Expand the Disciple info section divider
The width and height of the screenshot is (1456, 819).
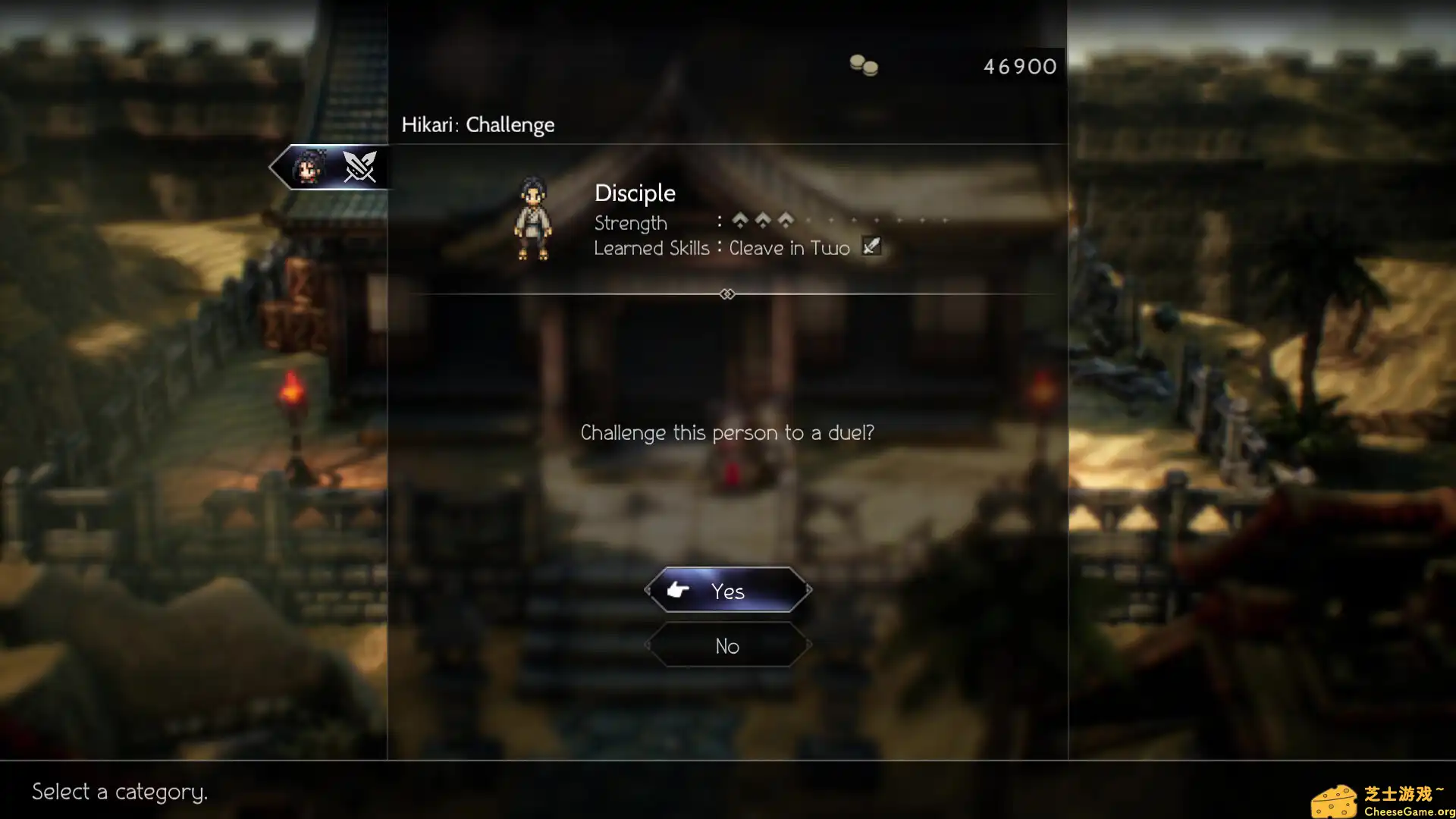point(727,294)
